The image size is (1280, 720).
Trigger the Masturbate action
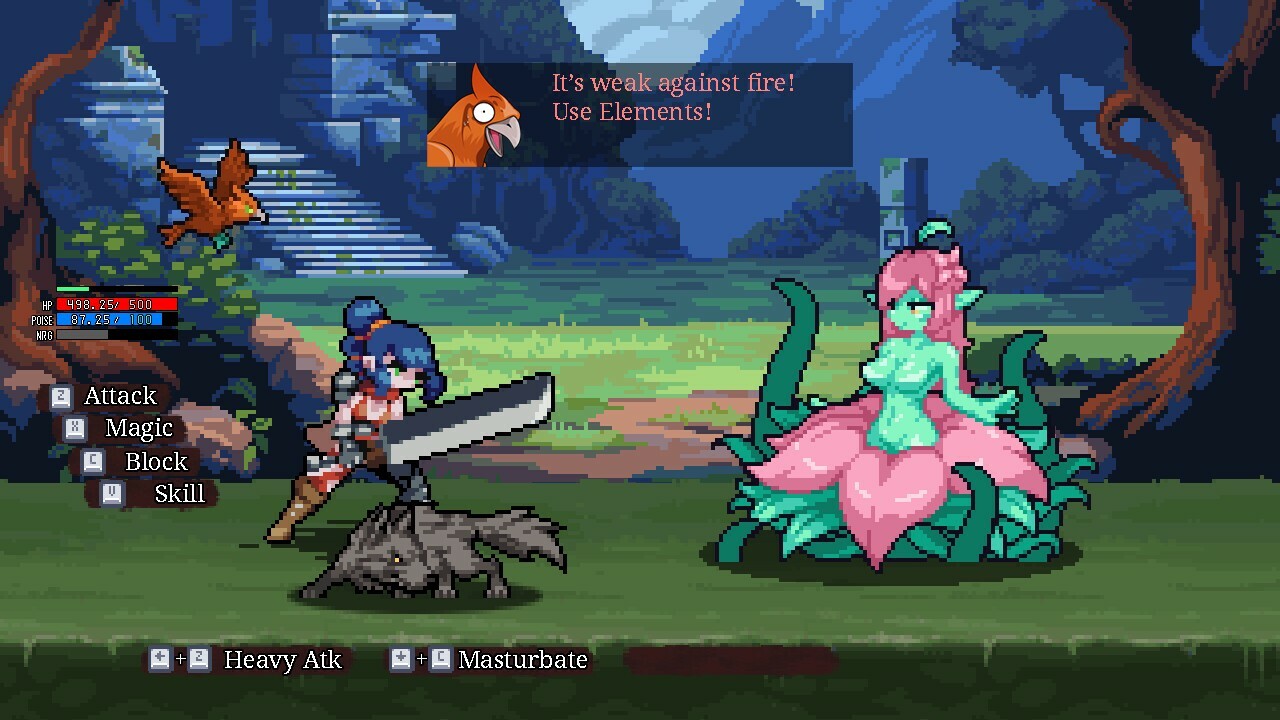pyautogui.click(x=521, y=660)
